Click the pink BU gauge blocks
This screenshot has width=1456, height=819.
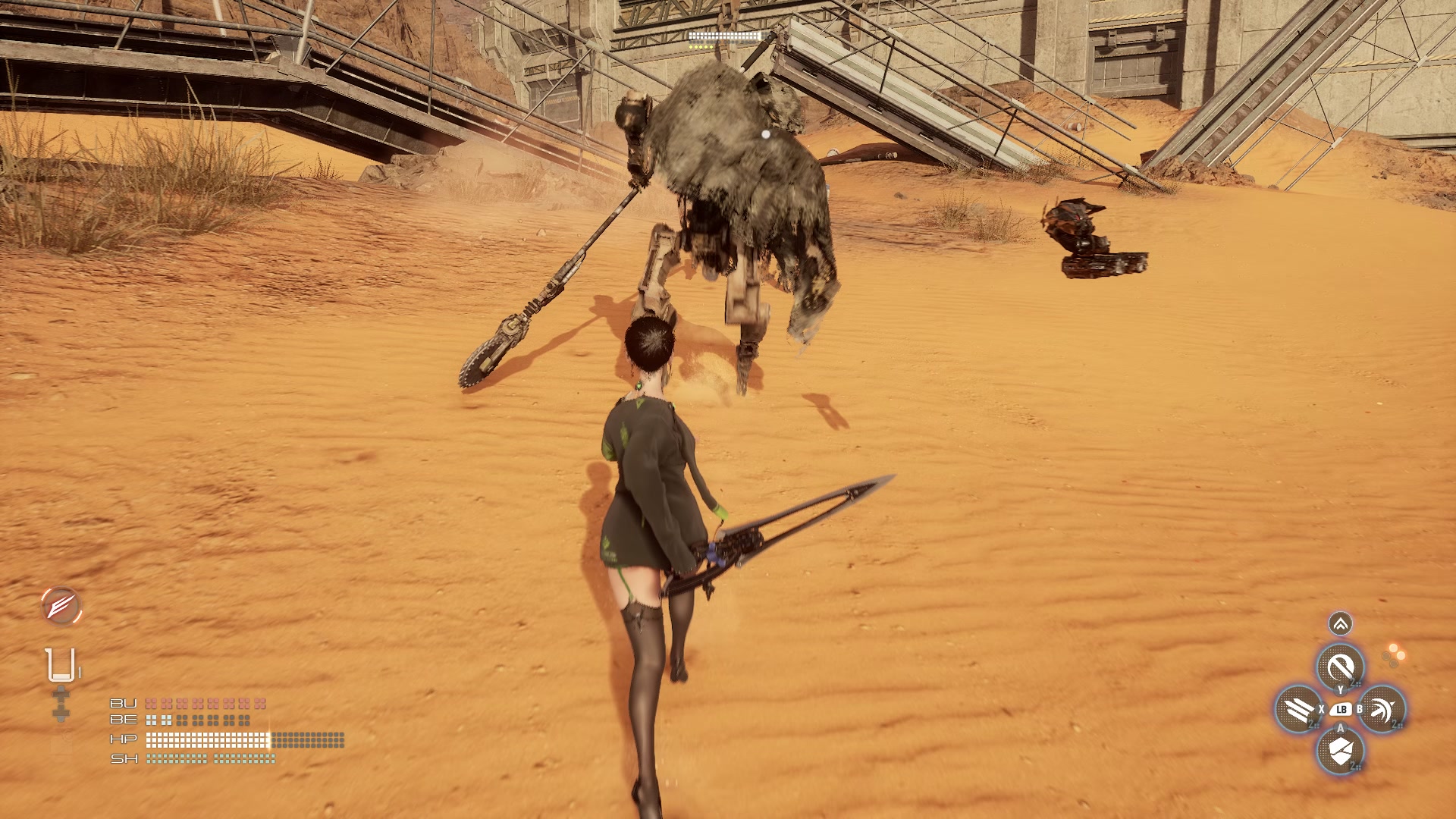pos(205,703)
